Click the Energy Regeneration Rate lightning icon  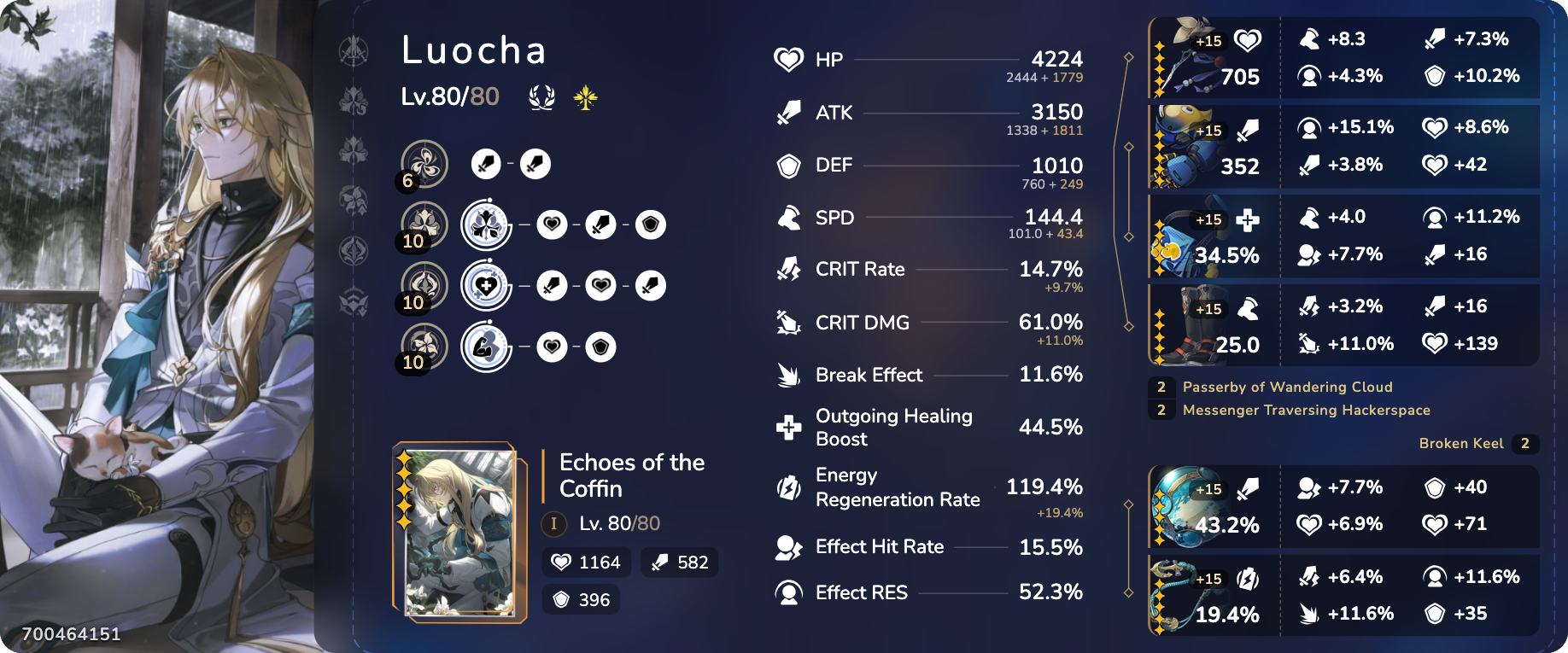(x=789, y=487)
